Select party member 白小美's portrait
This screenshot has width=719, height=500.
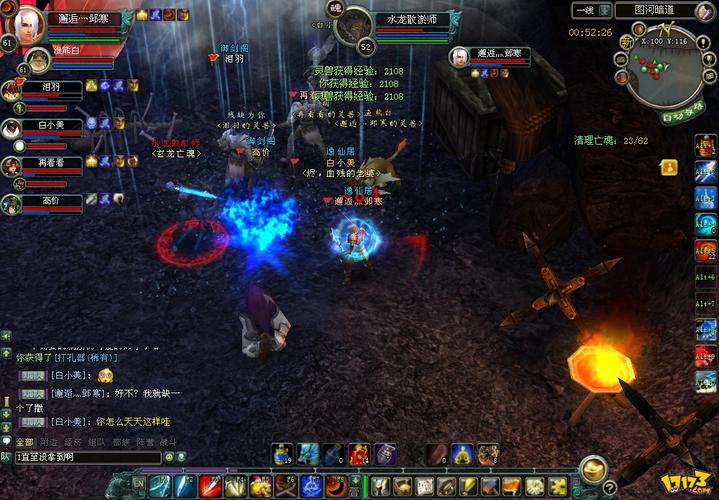12,130
